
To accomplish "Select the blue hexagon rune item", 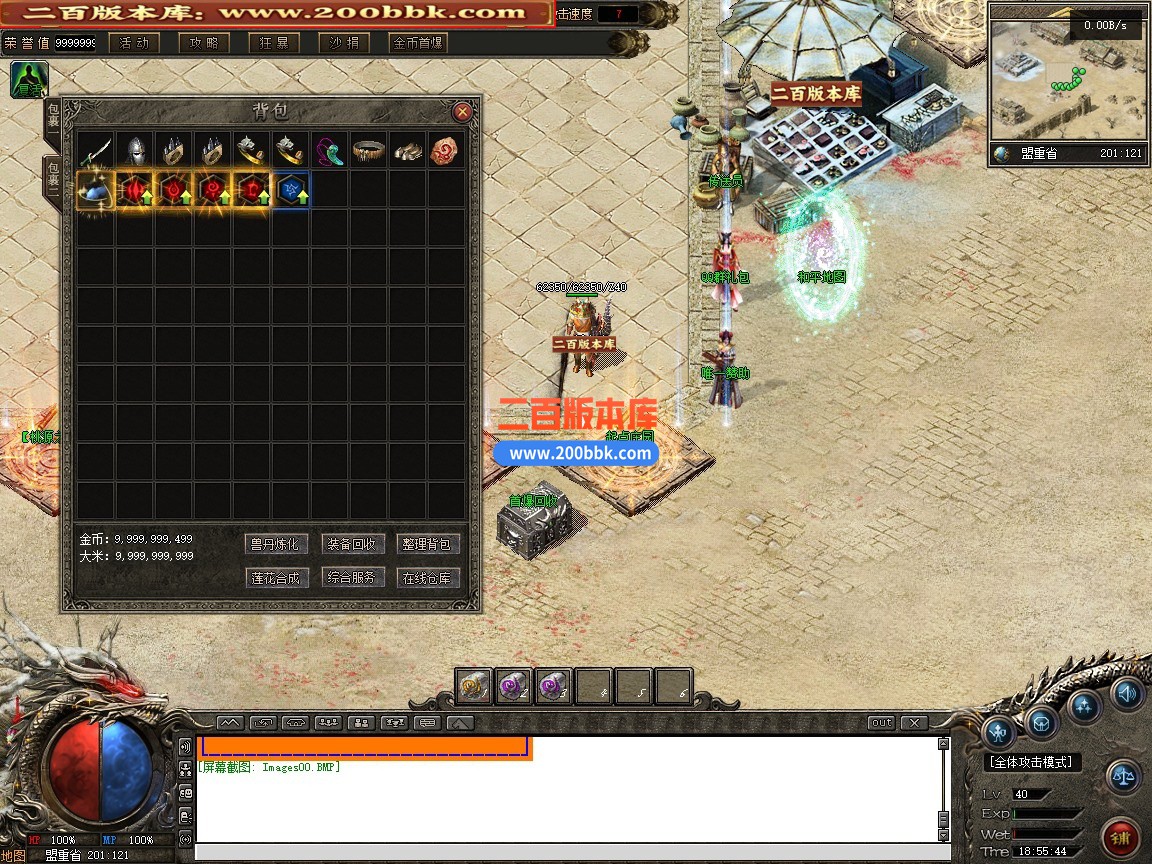I will click(x=291, y=189).
